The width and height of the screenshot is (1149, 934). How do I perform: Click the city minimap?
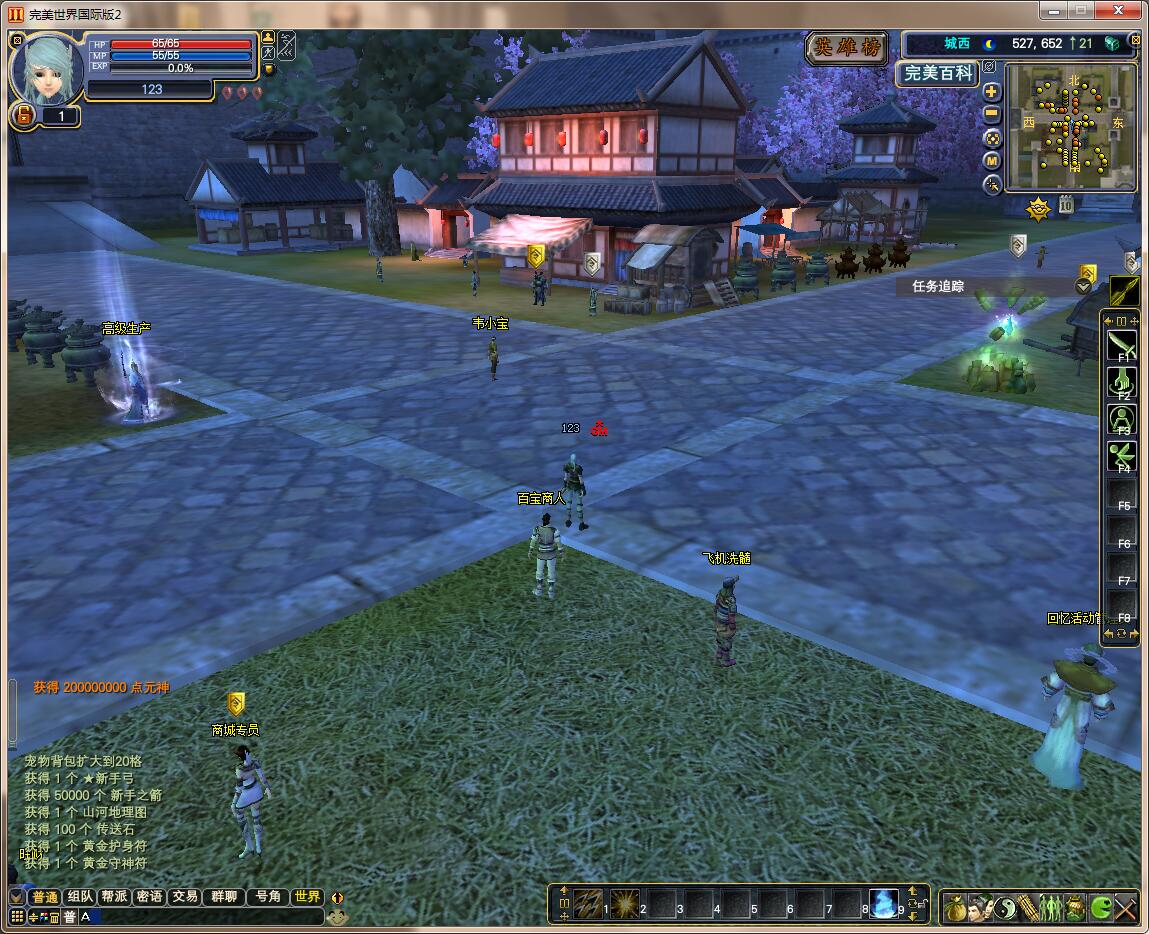pos(1070,127)
